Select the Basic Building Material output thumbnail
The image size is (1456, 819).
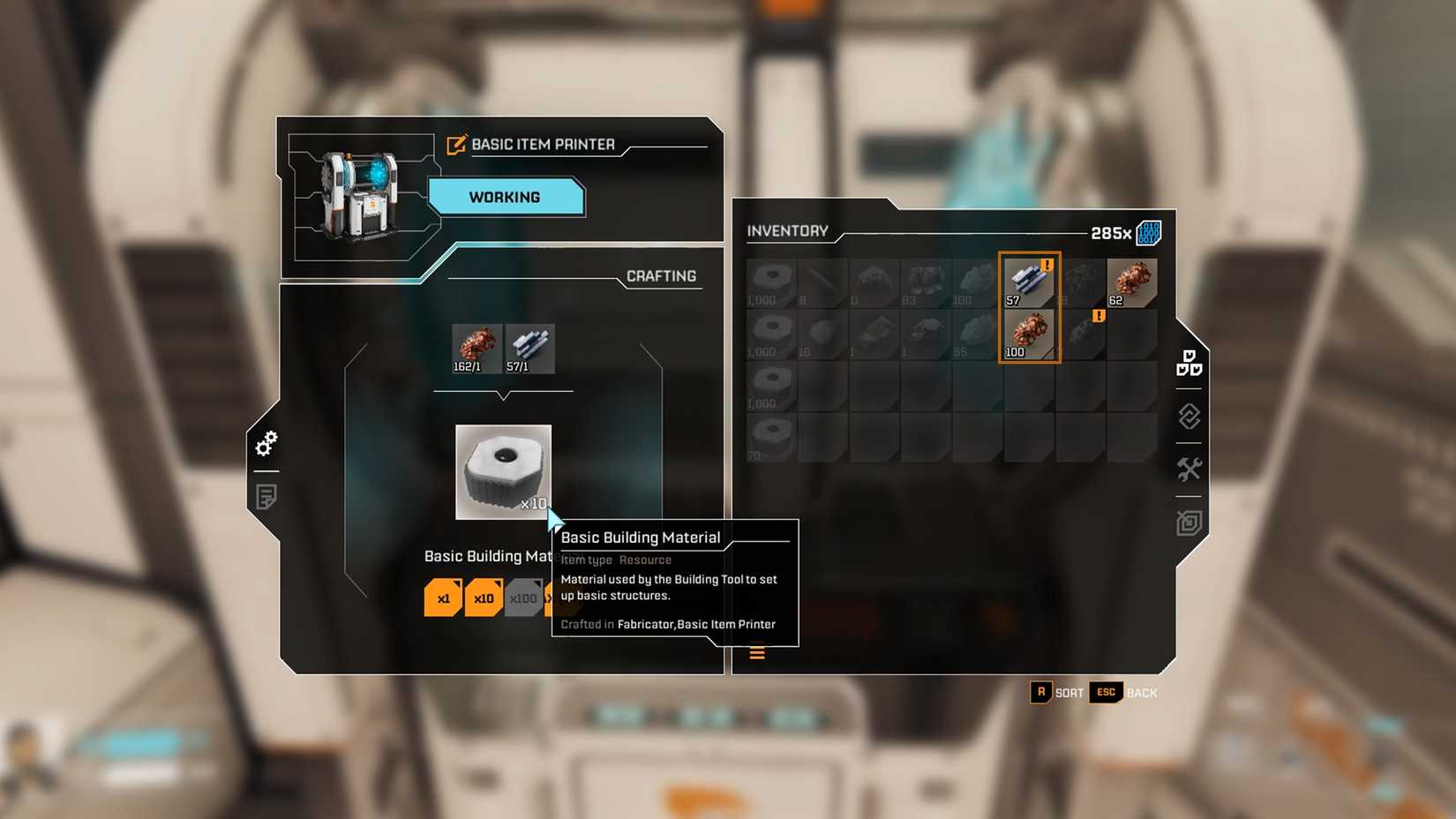(503, 472)
